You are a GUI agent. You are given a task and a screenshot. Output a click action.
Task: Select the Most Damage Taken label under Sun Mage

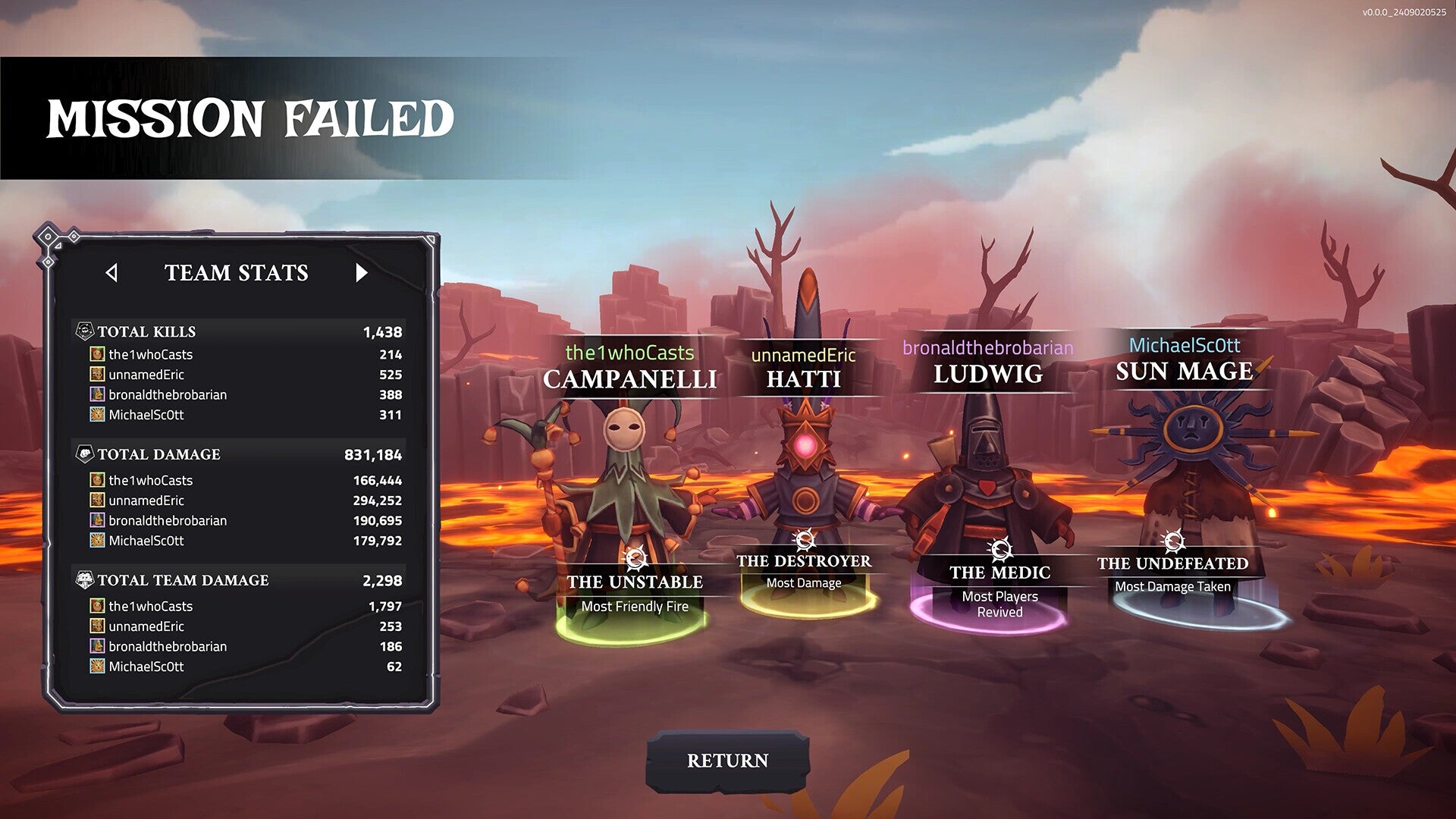tap(1172, 586)
